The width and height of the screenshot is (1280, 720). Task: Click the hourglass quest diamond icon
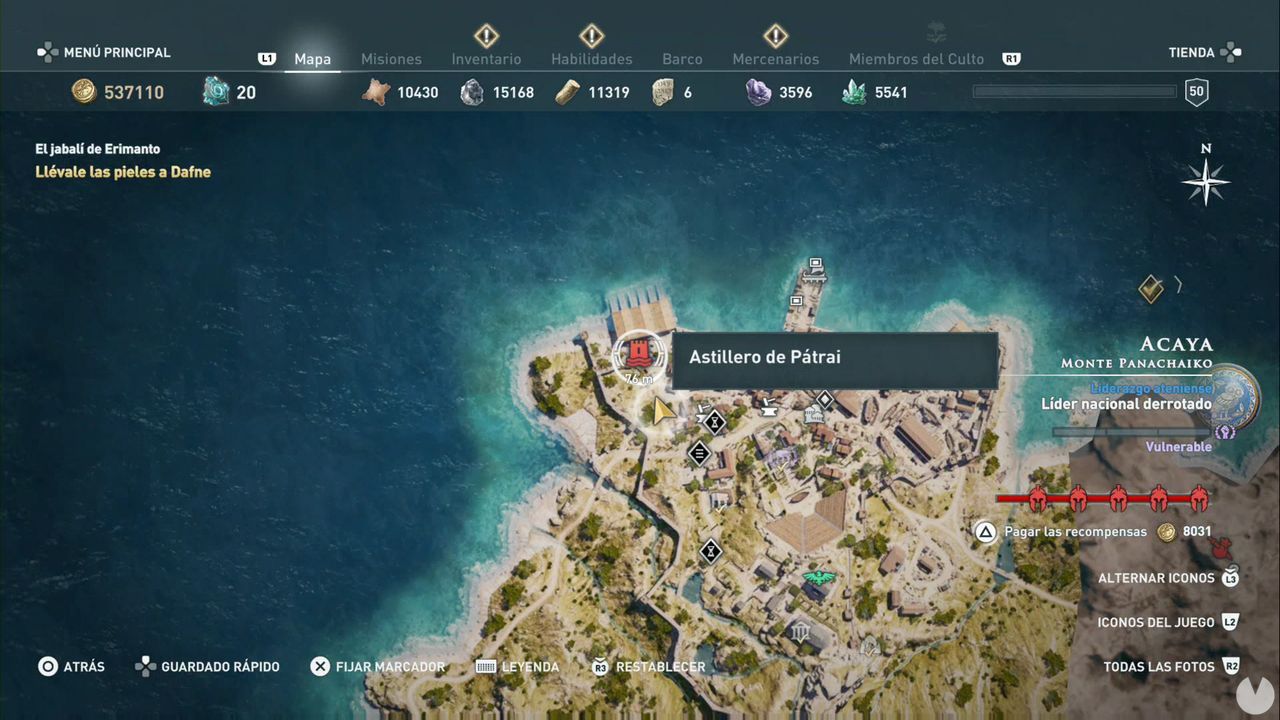click(713, 423)
